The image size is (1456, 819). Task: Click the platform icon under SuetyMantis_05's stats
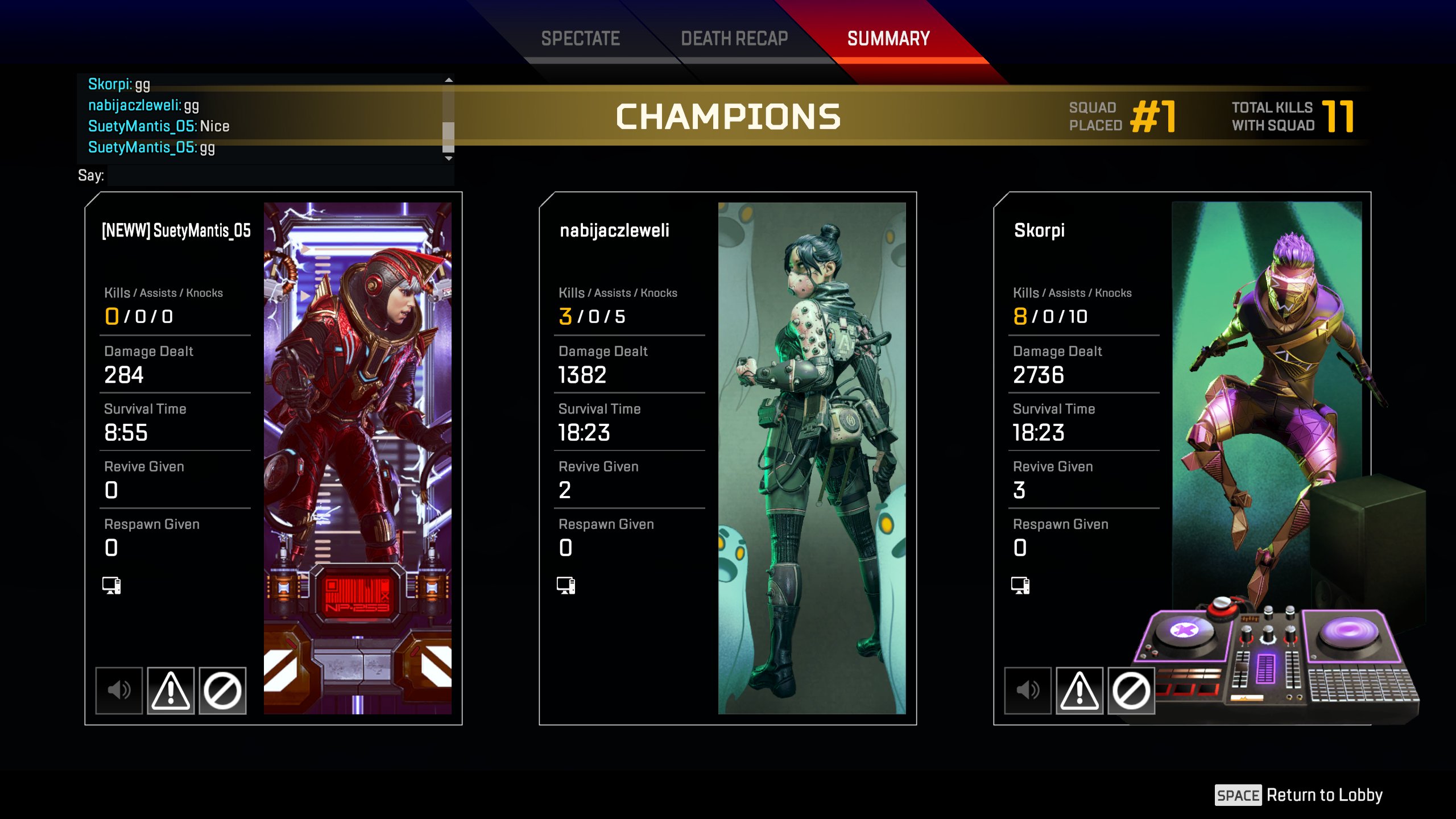tap(111, 585)
